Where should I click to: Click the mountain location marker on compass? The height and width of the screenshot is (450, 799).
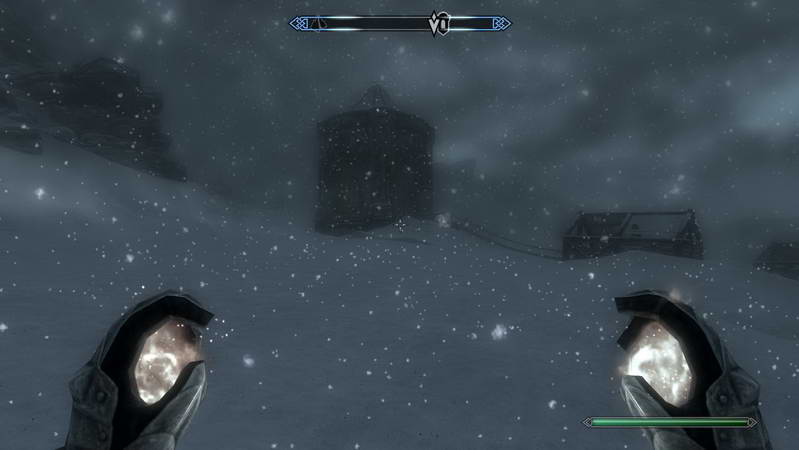pos(318,22)
